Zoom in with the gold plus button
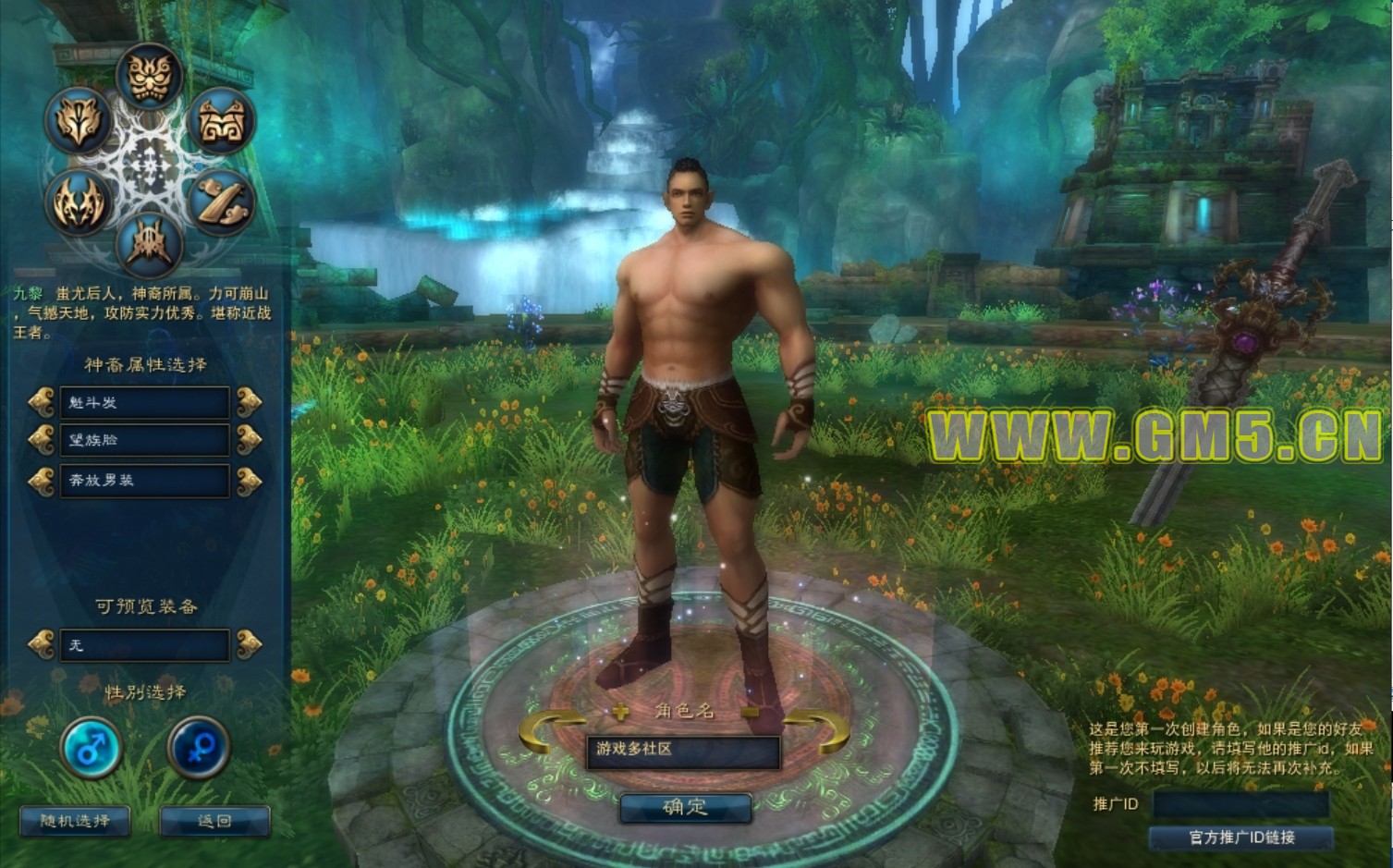The image size is (1393, 868). pyautogui.click(x=620, y=712)
